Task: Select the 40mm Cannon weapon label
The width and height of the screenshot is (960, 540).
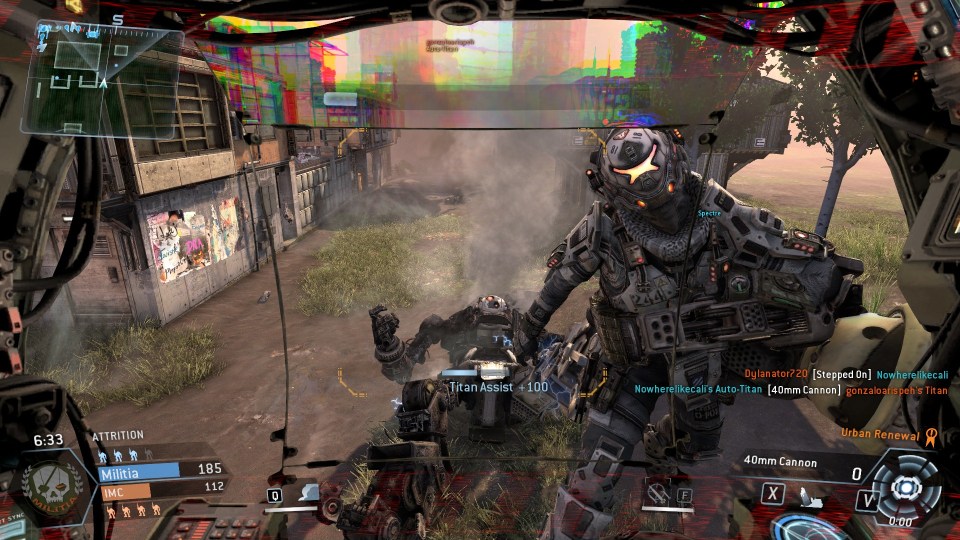Action: [x=780, y=462]
